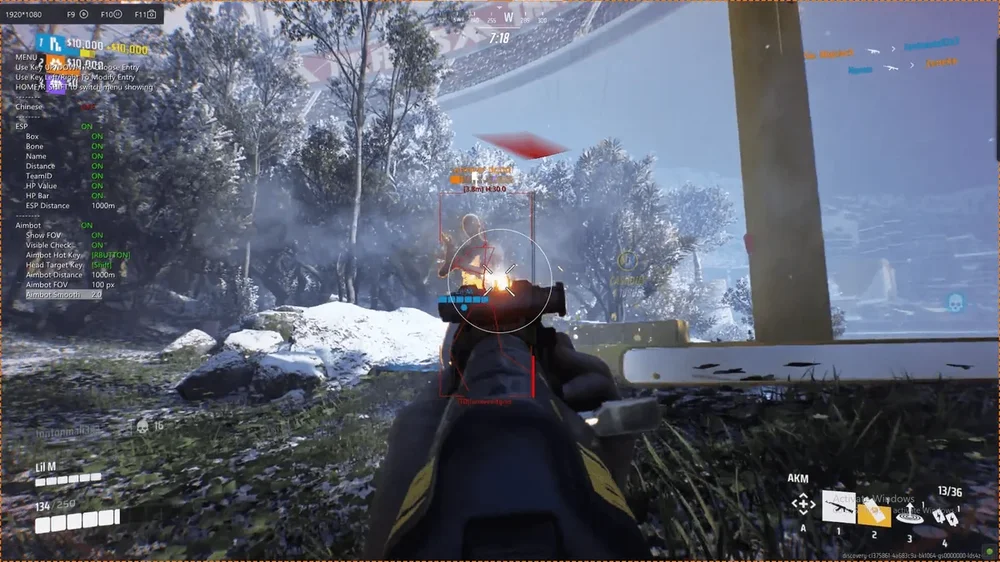Take a screenshot with the F11 camera button

pyautogui.click(x=151, y=15)
